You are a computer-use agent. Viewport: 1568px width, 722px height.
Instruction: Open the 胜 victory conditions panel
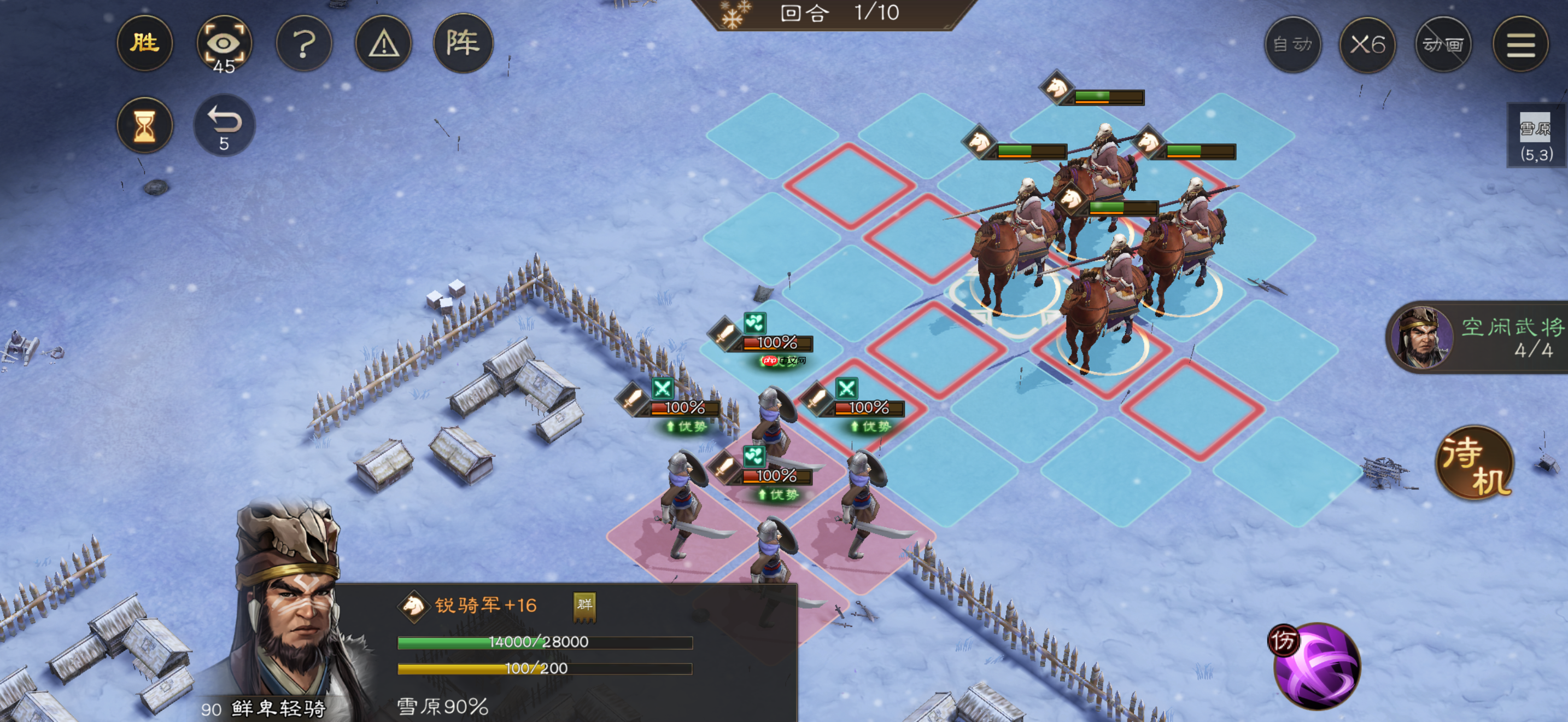(x=144, y=43)
